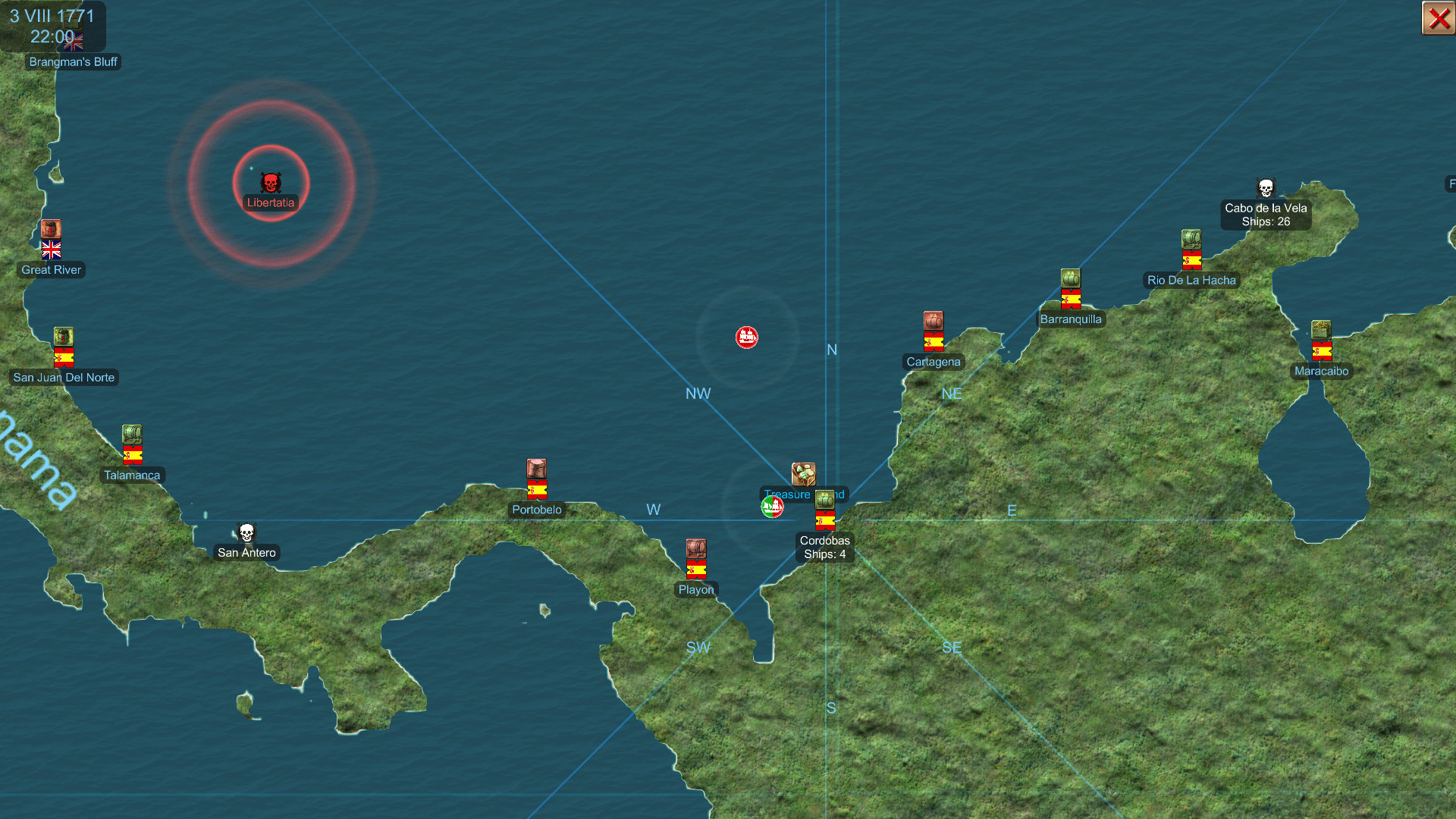Close the map with the red X button
This screenshot has width=1456, height=819.
[1438, 18]
